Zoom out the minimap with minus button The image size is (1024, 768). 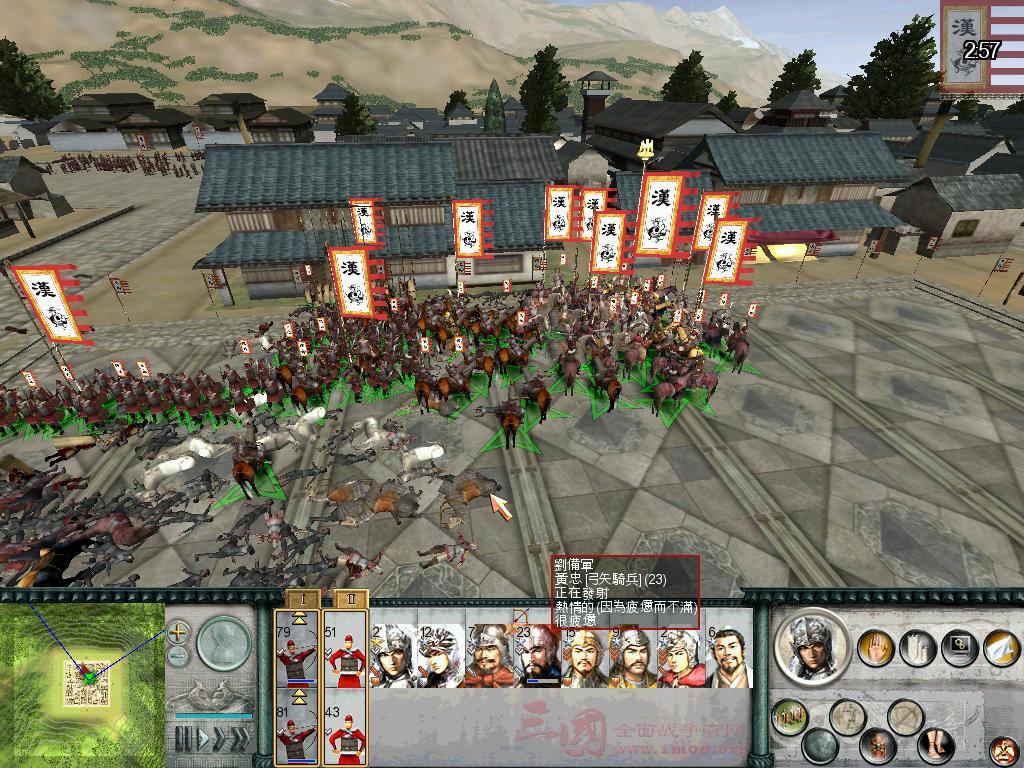[x=178, y=655]
